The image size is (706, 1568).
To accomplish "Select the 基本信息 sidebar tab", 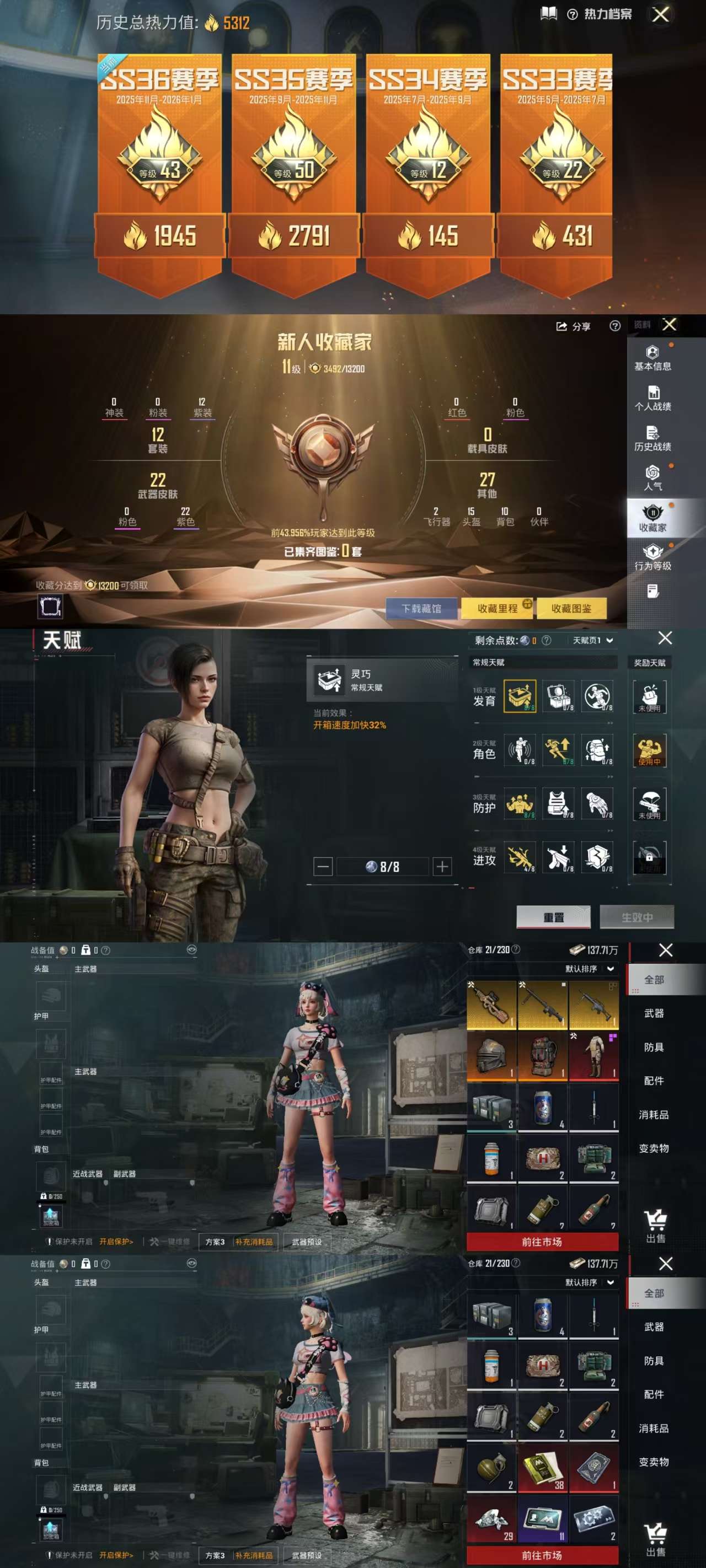I will pos(654,359).
